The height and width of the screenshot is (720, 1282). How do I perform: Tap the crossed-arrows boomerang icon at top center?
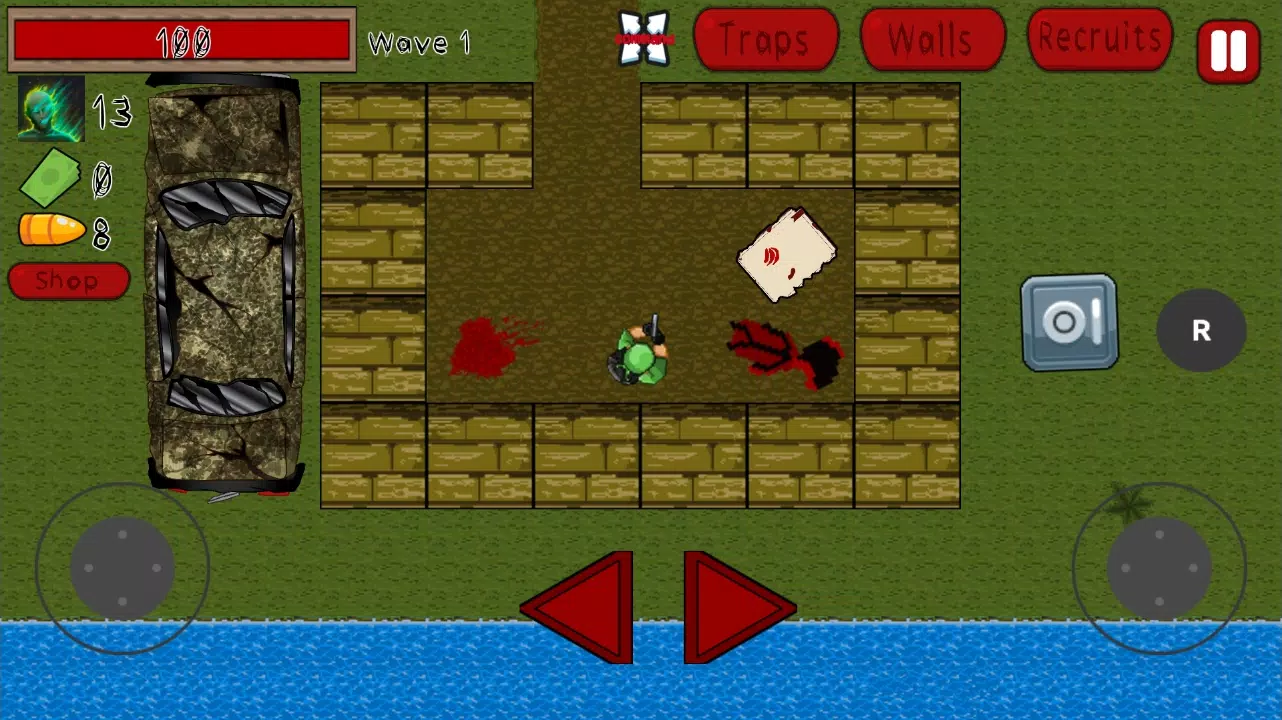pos(644,38)
